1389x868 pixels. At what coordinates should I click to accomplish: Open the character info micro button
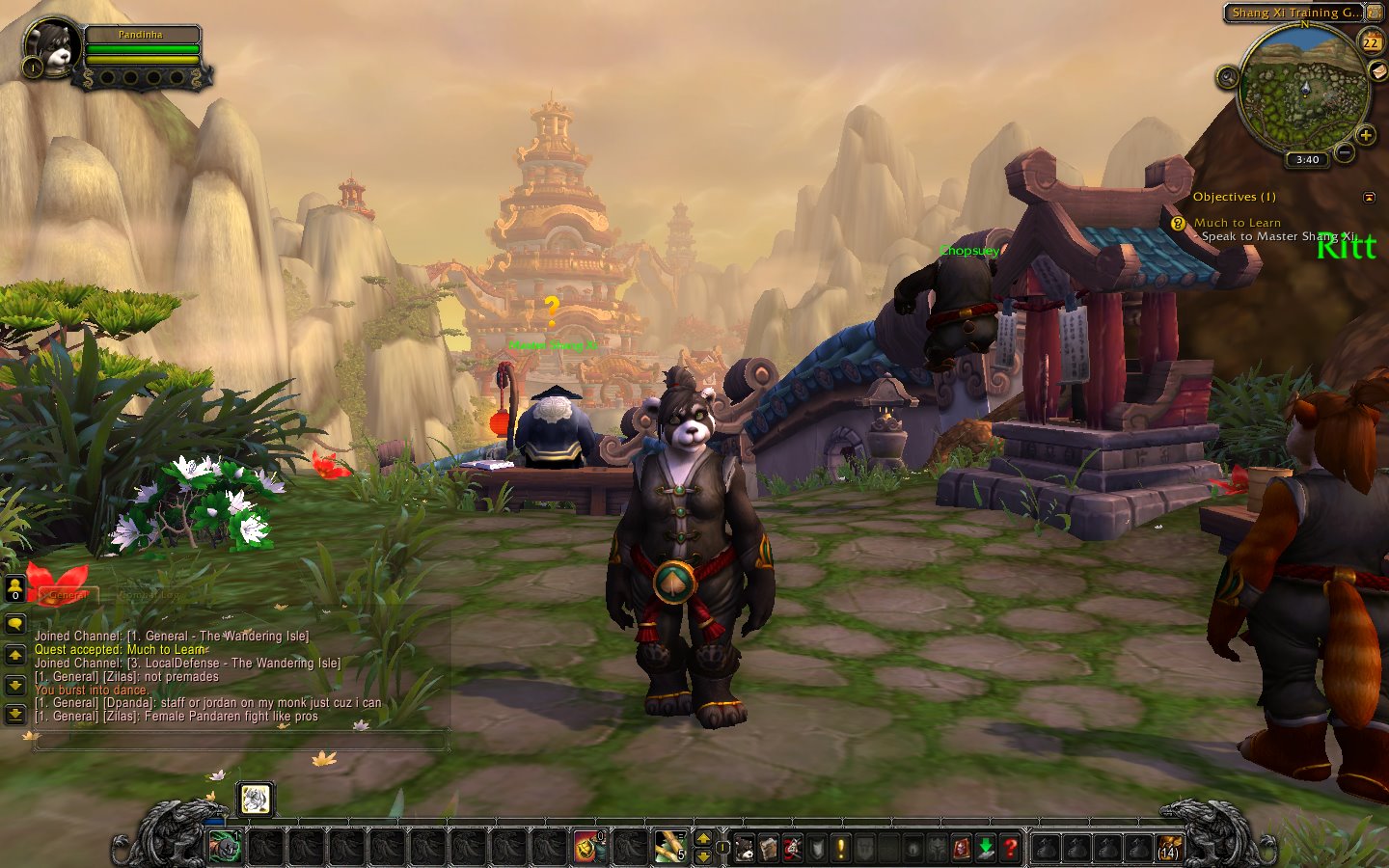[745, 848]
